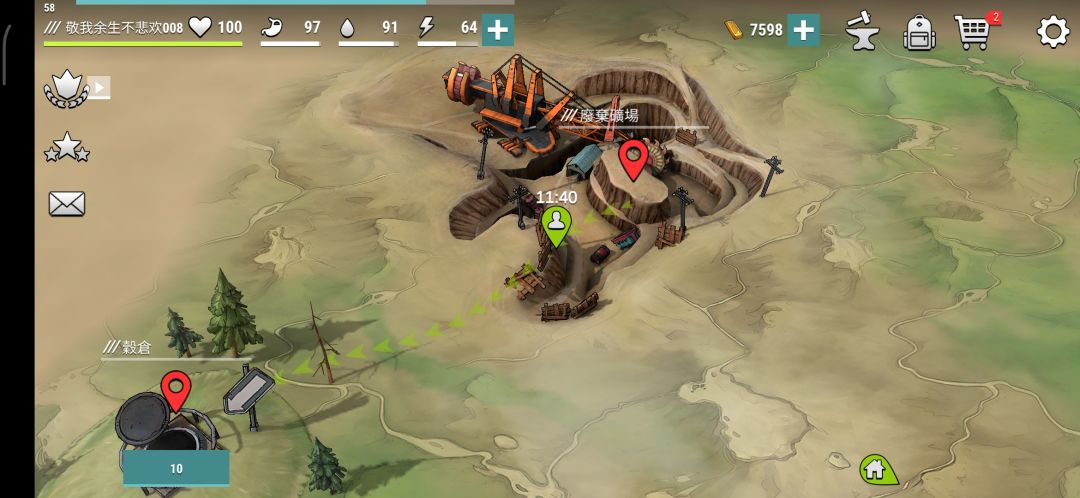Tap the green player position marker
Viewport: 1080px width, 498px height.
(x=556, y=226)
